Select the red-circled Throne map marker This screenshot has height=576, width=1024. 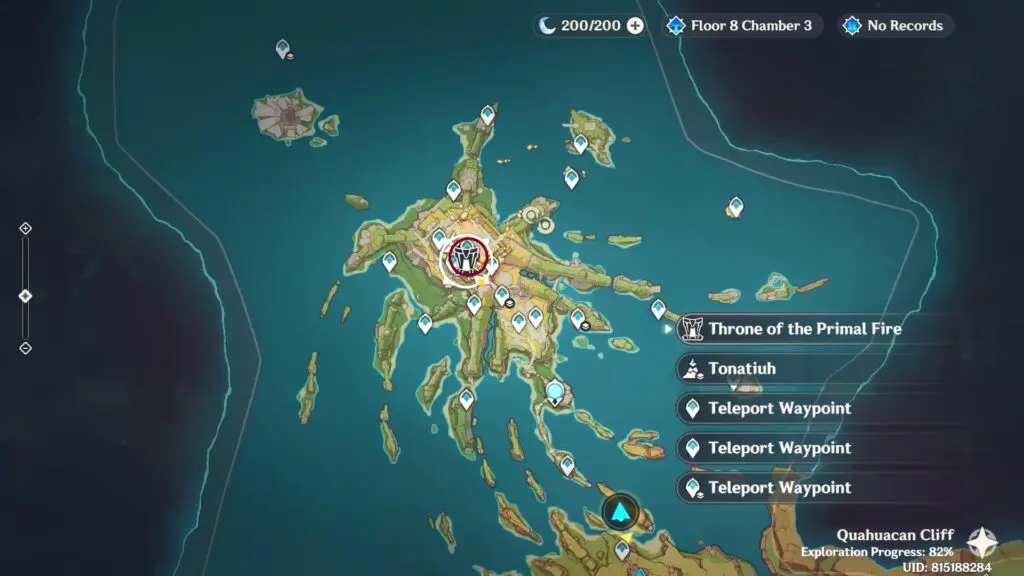tap(465, 259)
